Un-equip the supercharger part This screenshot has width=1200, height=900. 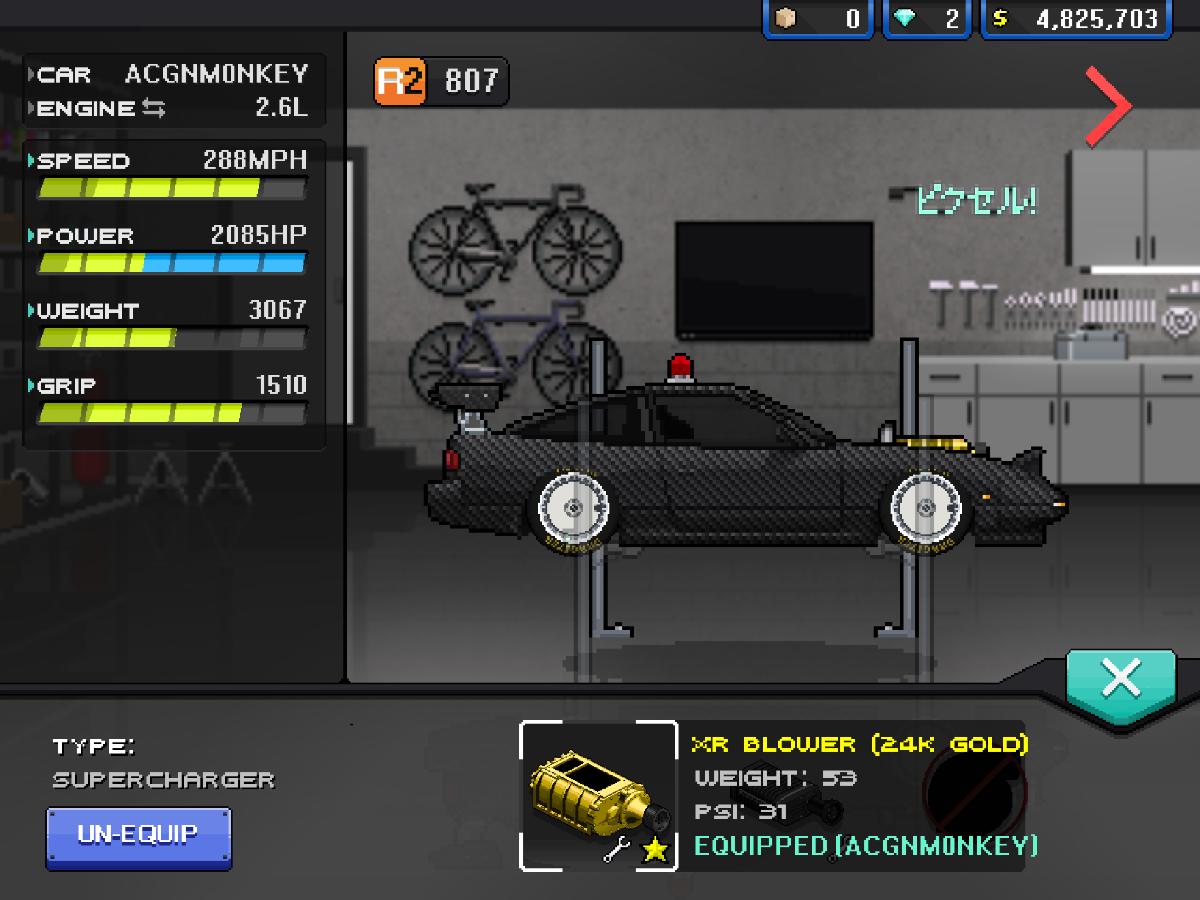139,836
